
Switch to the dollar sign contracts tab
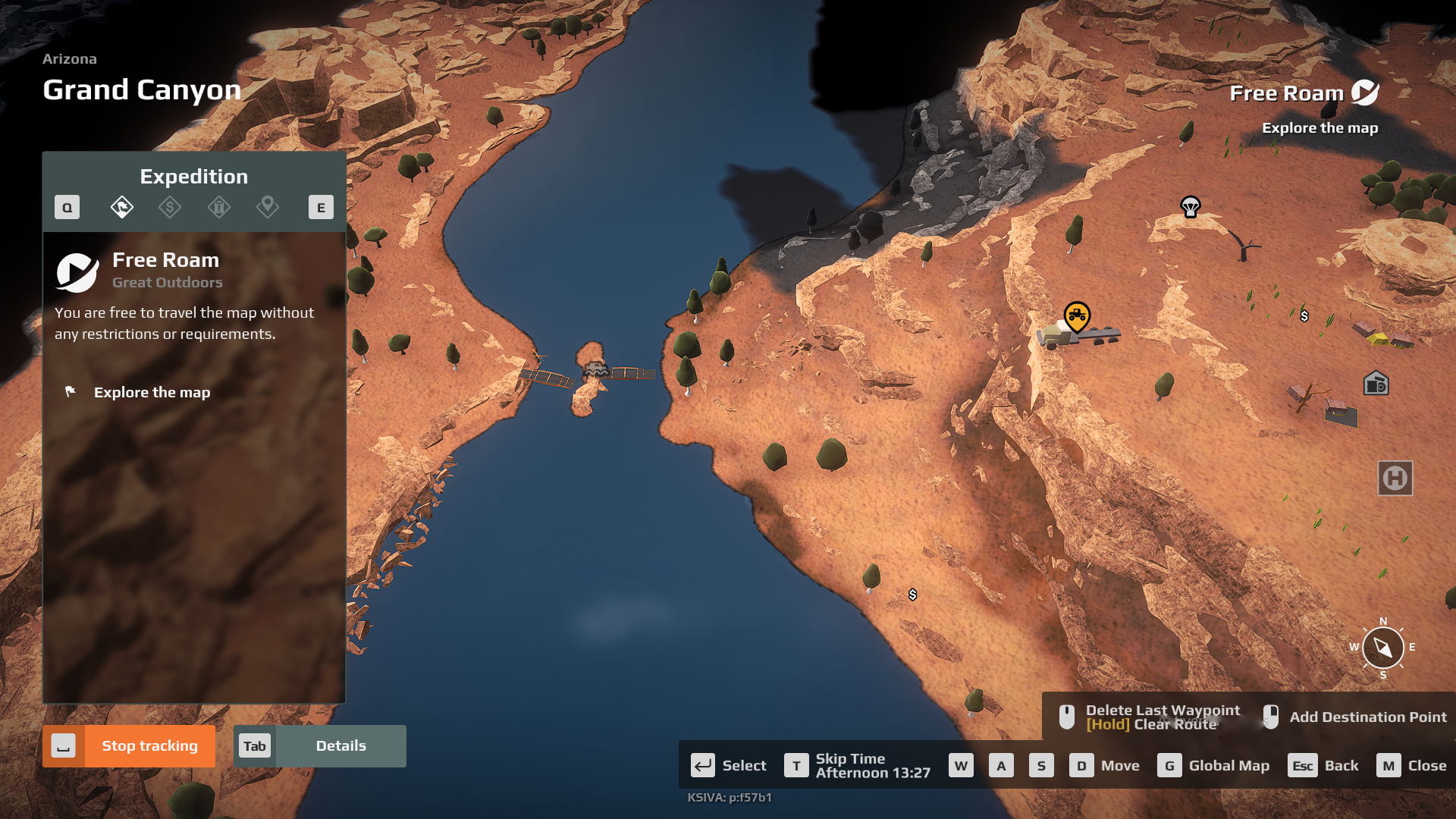tap(170, 207)
